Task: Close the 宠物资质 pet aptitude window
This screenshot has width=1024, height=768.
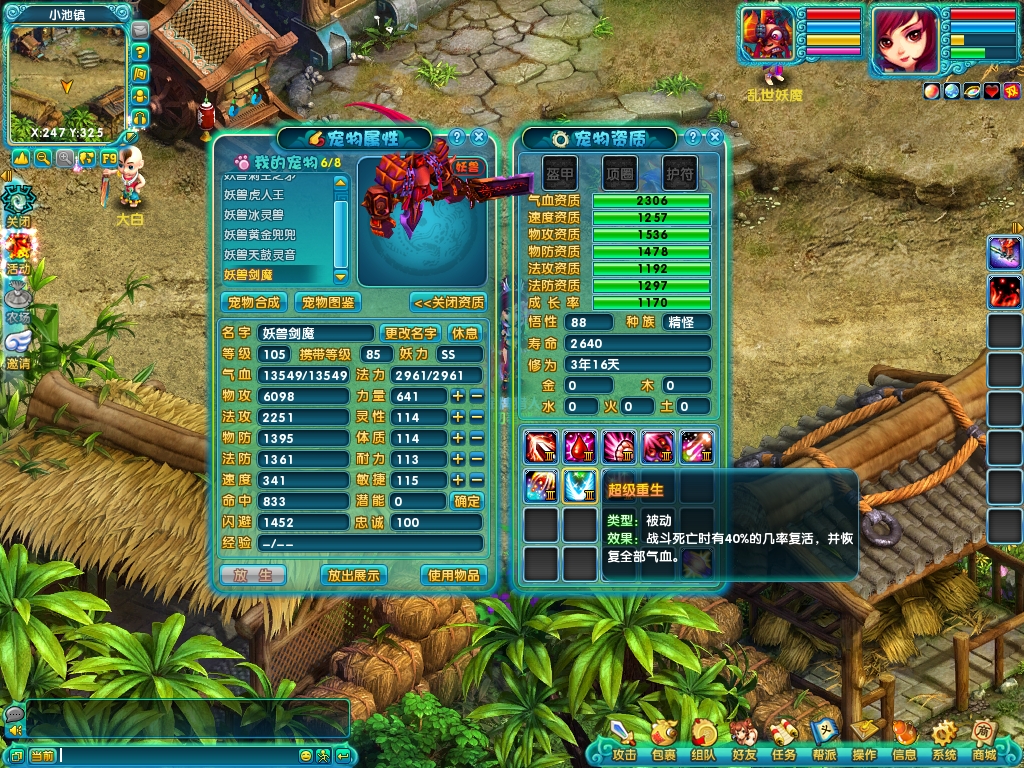Action: click(713, 138)
